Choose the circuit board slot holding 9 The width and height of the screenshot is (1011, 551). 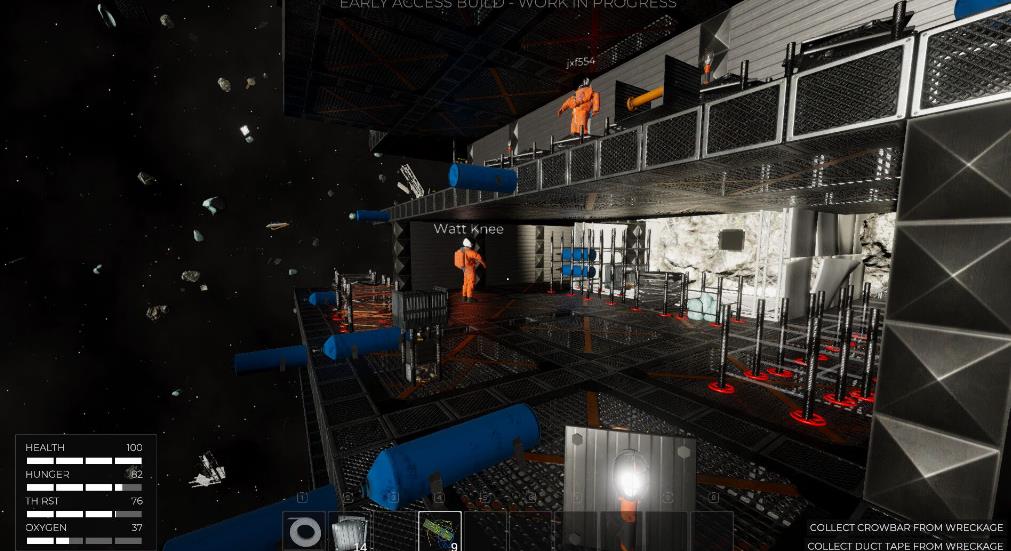click(440, 531)
